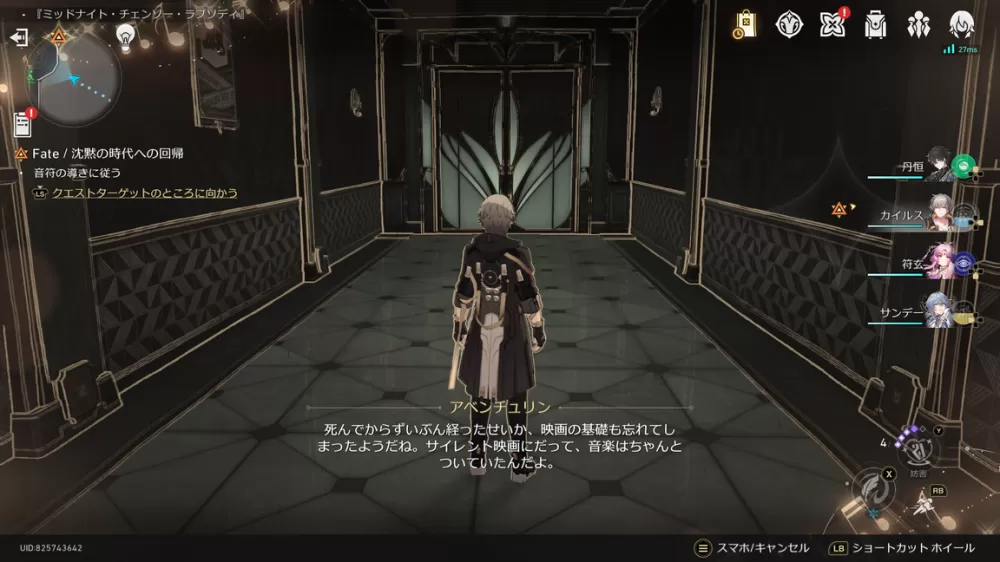Switch to party member 符玄

938,262
